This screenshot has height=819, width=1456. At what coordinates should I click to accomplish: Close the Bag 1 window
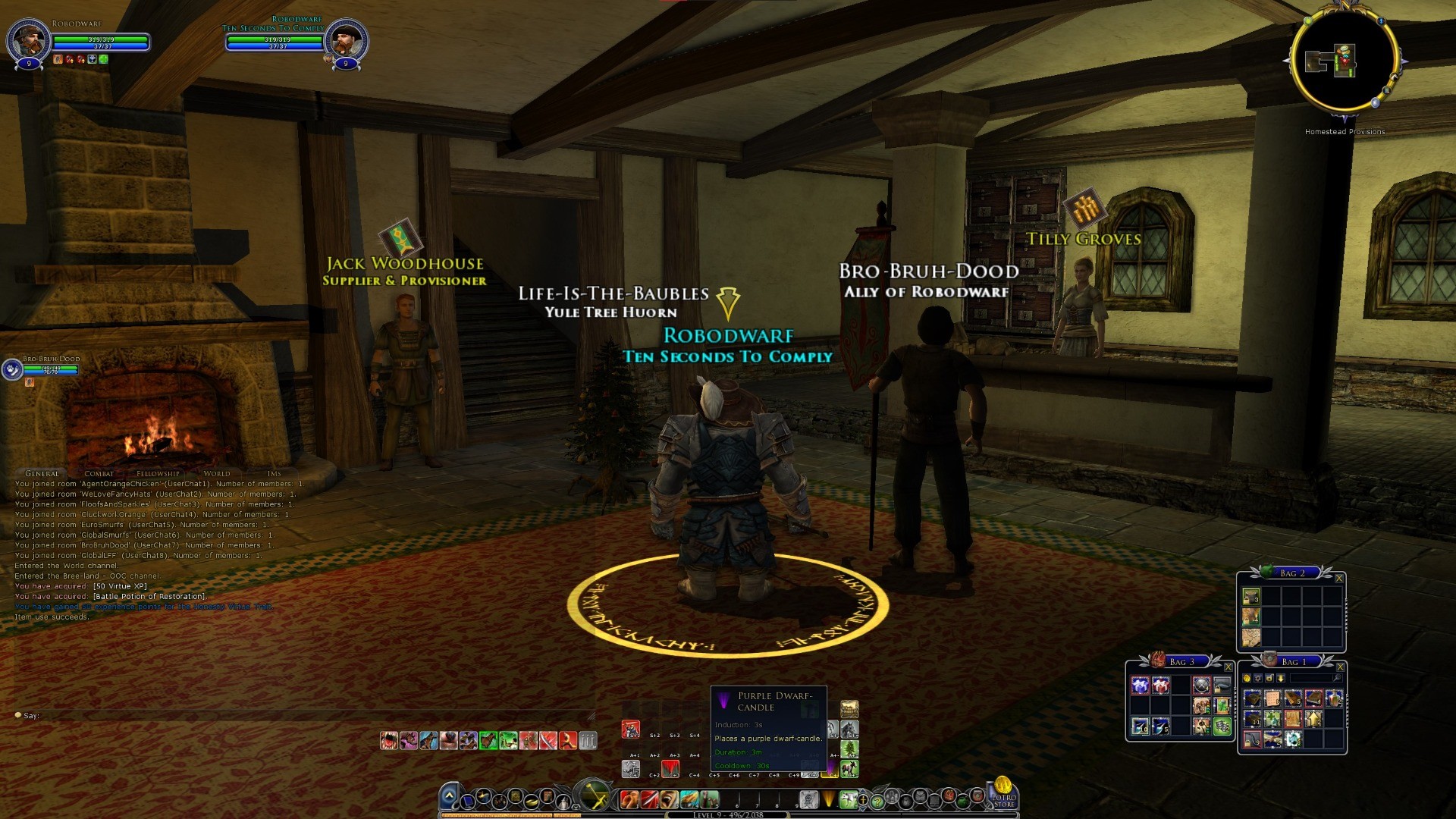[x=1340, y=667]
